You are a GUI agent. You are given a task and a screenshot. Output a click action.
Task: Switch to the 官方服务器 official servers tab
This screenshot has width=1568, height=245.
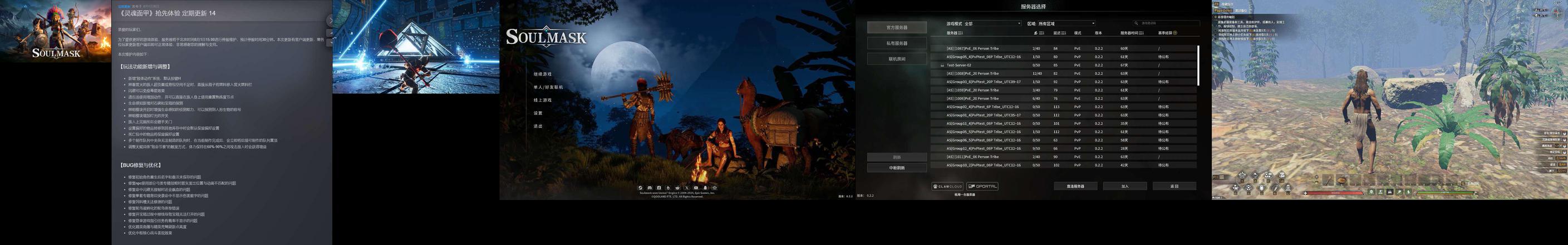click(x=897, y=27)
